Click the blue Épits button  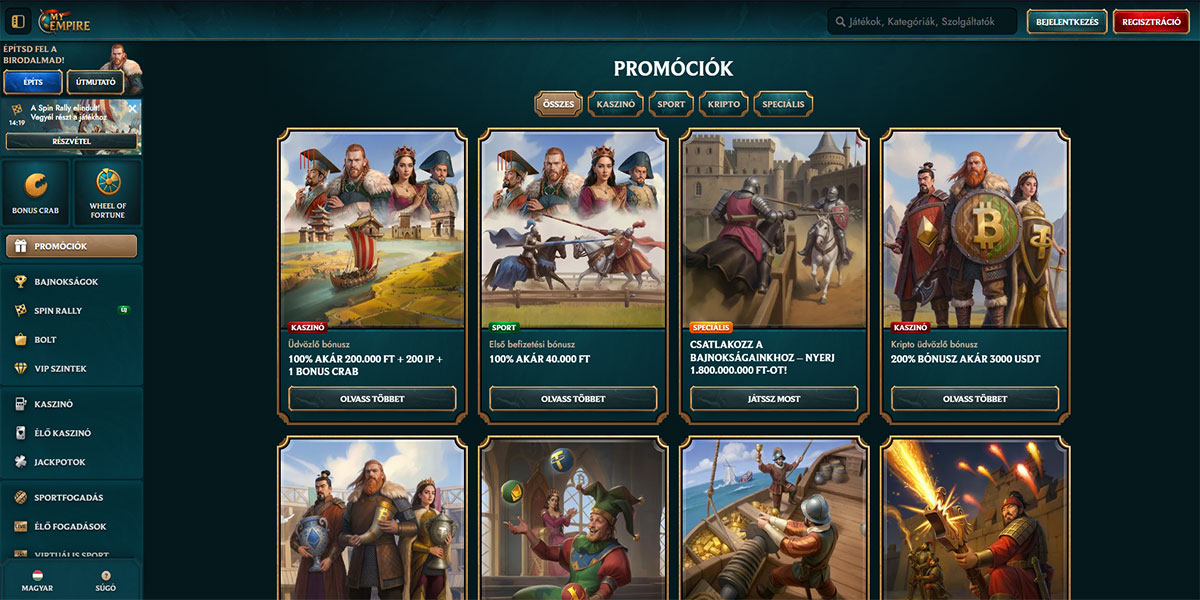[x=33, y=82]
